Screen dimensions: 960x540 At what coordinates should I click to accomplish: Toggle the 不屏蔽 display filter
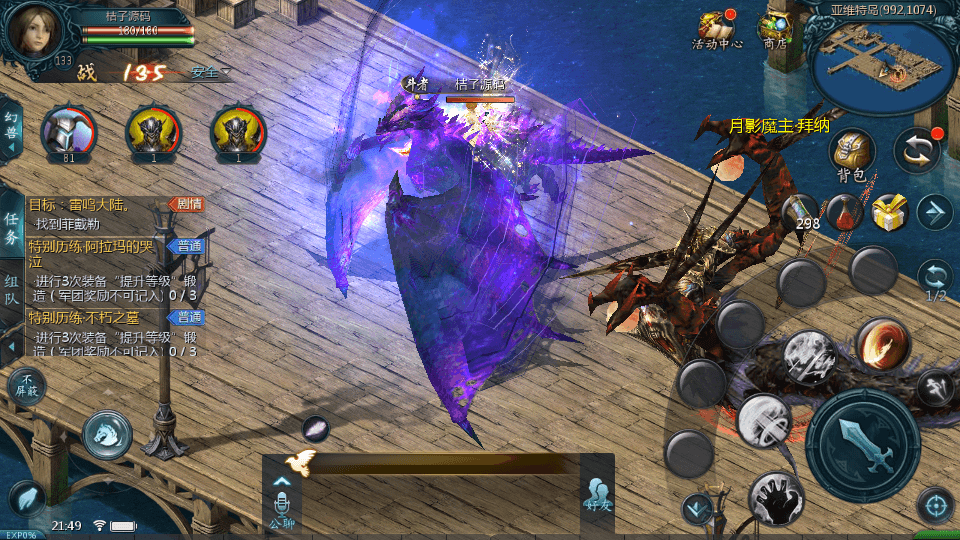click(26, 386)
